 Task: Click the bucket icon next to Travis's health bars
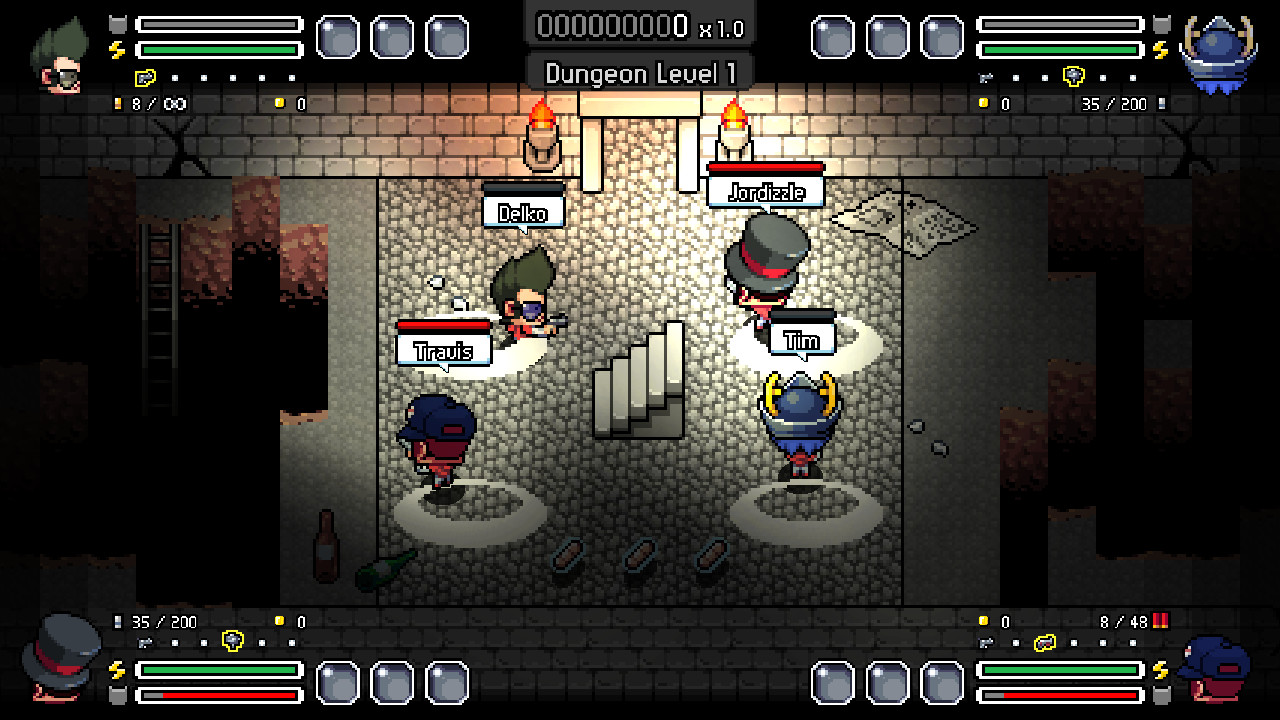(1160, 695)
